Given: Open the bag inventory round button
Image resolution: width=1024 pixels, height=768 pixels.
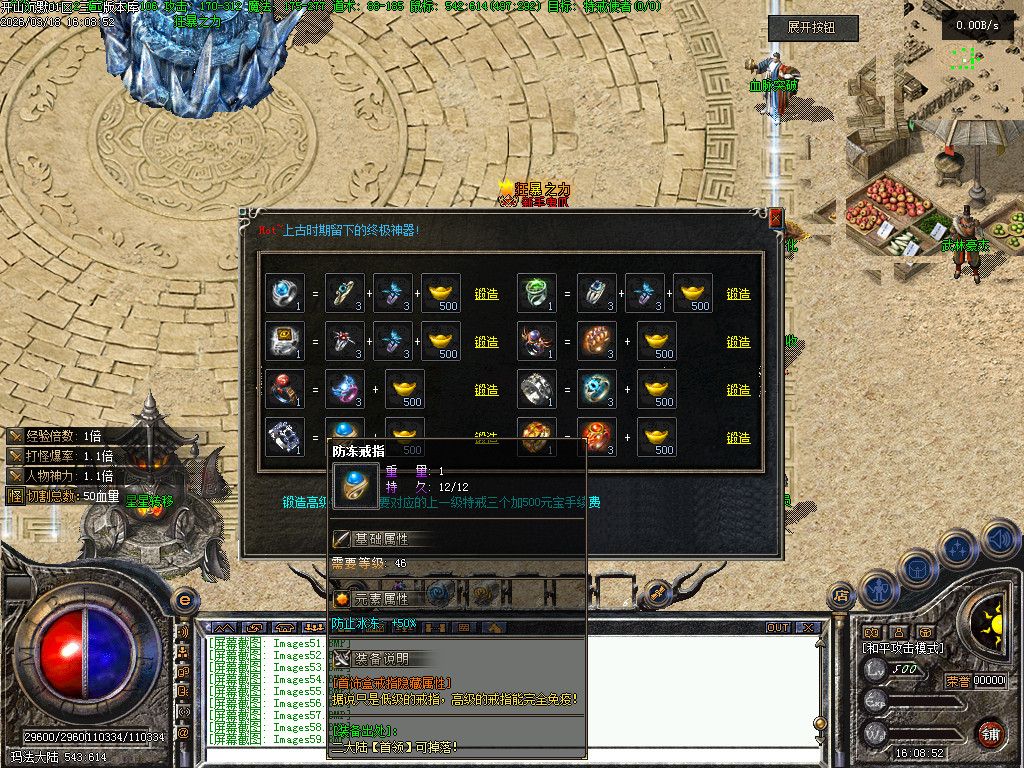Looking at the screenshot, I should tap(916, 568).
